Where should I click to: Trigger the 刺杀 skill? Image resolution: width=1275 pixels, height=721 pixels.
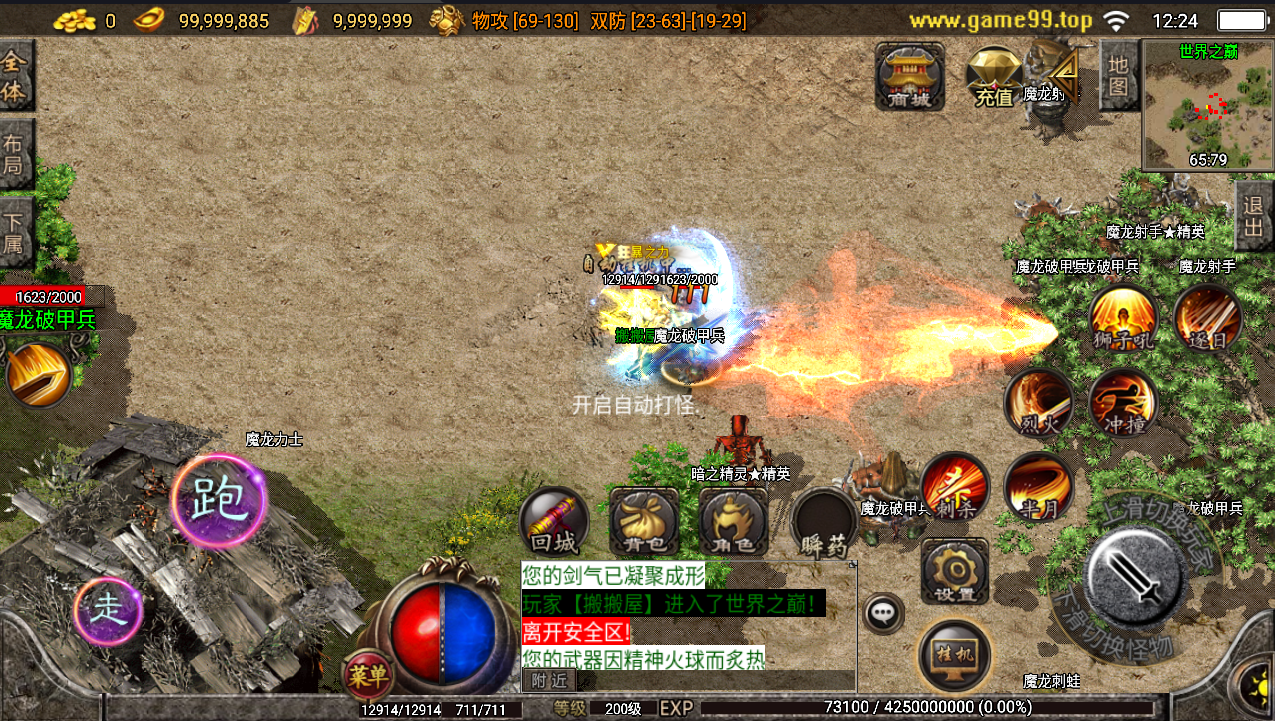pyautogui.click(x=955, y=487)
